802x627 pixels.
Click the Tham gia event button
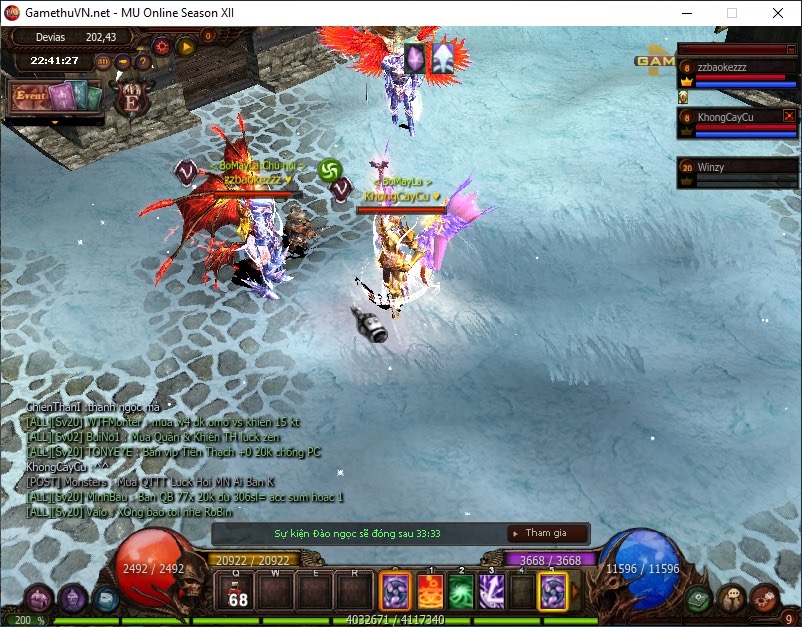click(x=545, y=533)
